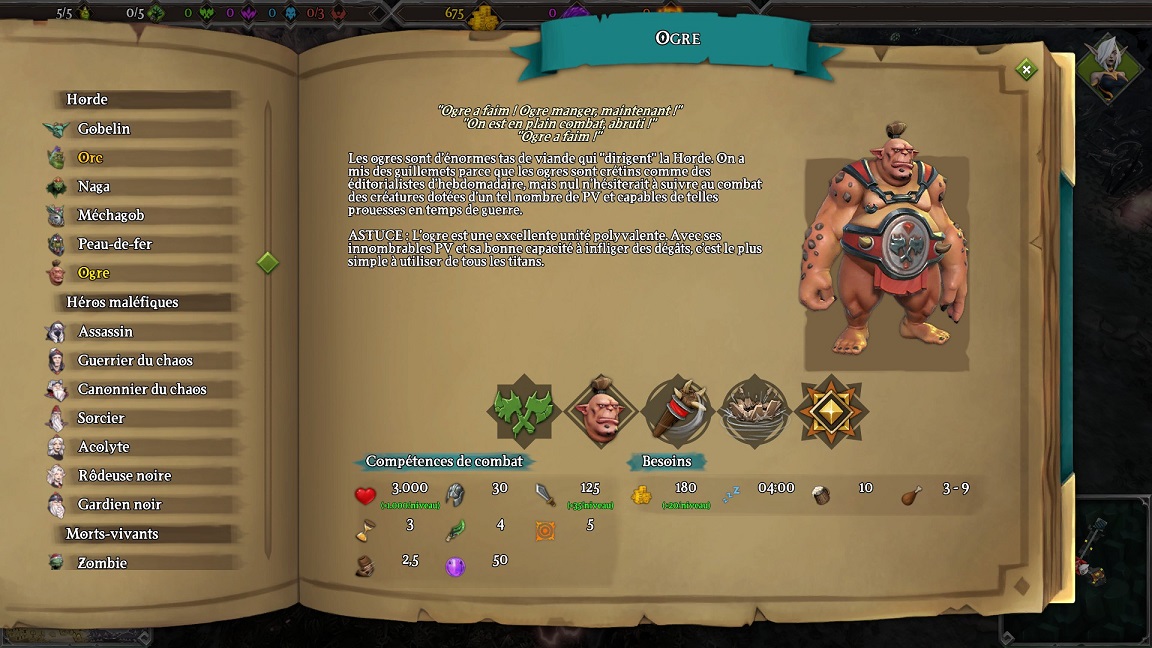The height and width of the screenshot is (648, 1152).
Task: View the Assassin hero entry
Action: [x=105, y=332]
